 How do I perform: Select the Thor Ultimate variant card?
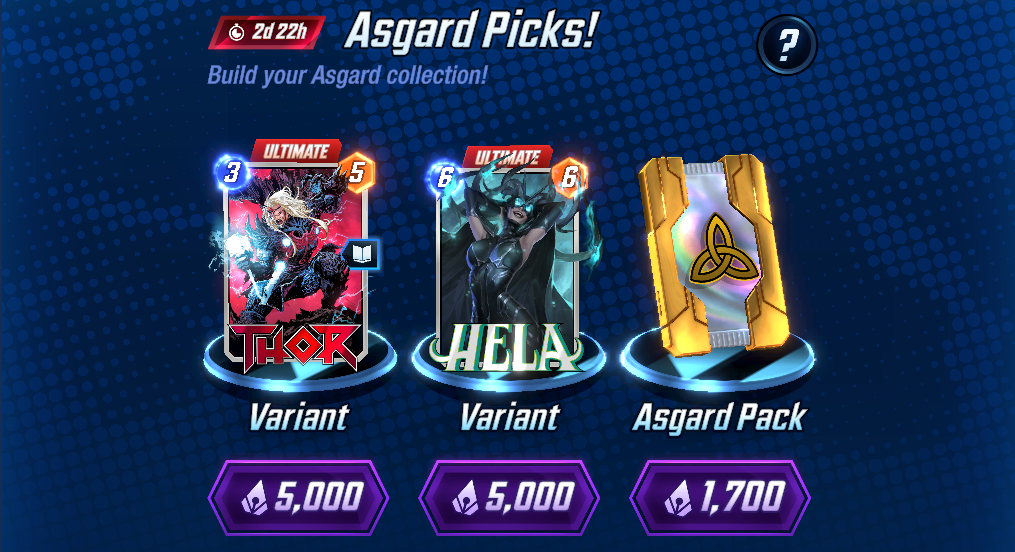296,255
